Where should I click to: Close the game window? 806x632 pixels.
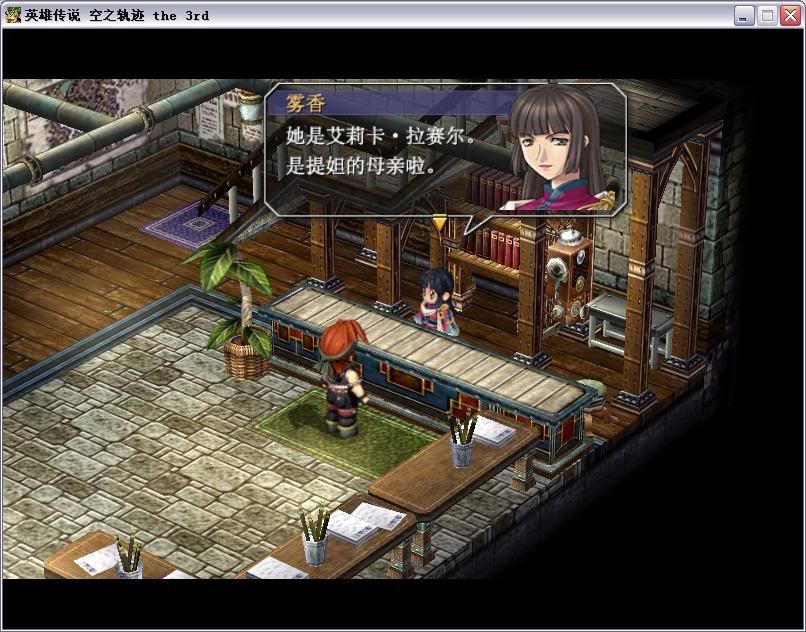pos(790,15)
